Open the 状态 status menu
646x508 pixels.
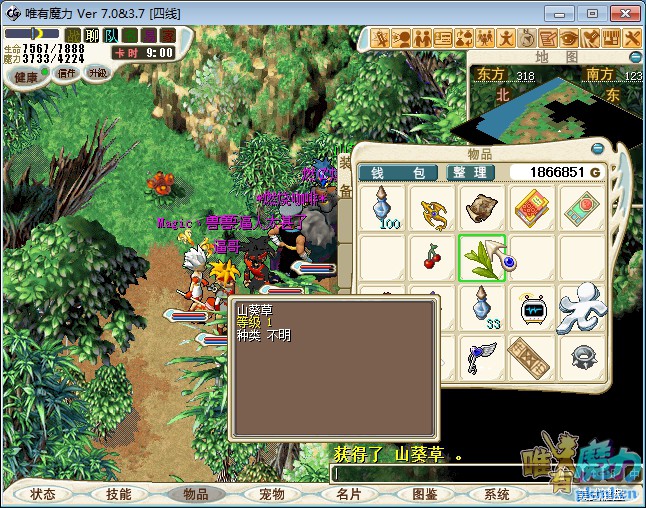[43, 494]
